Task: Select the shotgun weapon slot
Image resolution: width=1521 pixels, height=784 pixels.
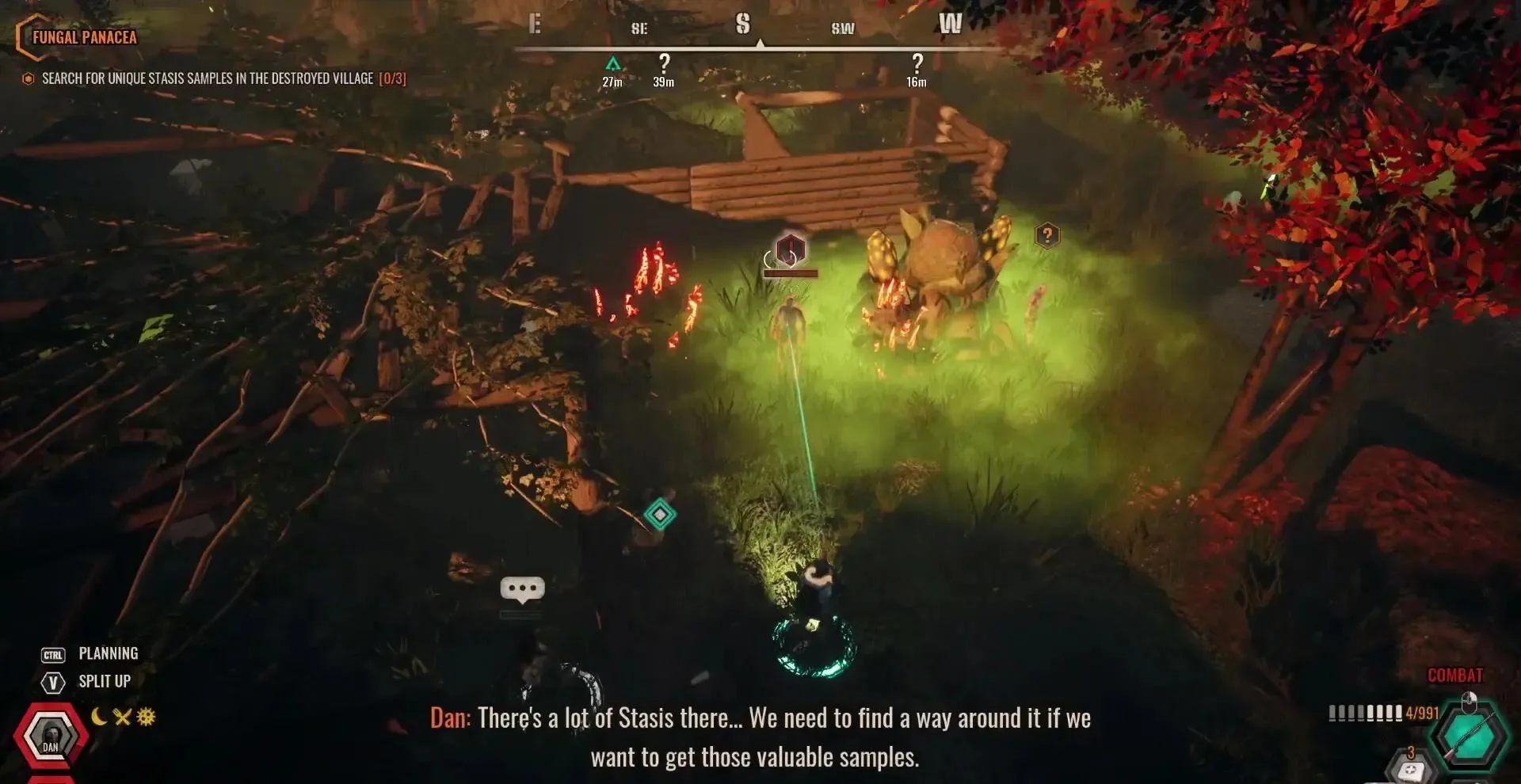Action: click(1470, 736)
